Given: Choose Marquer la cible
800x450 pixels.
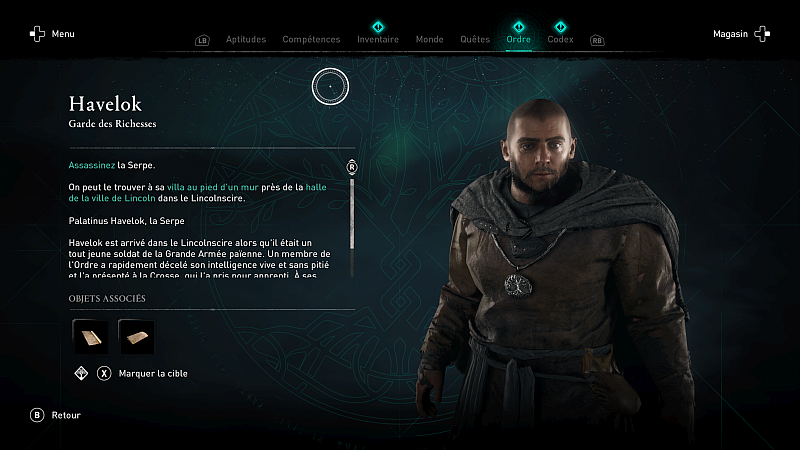Looking at the screenshot, I should coord(154,374).
